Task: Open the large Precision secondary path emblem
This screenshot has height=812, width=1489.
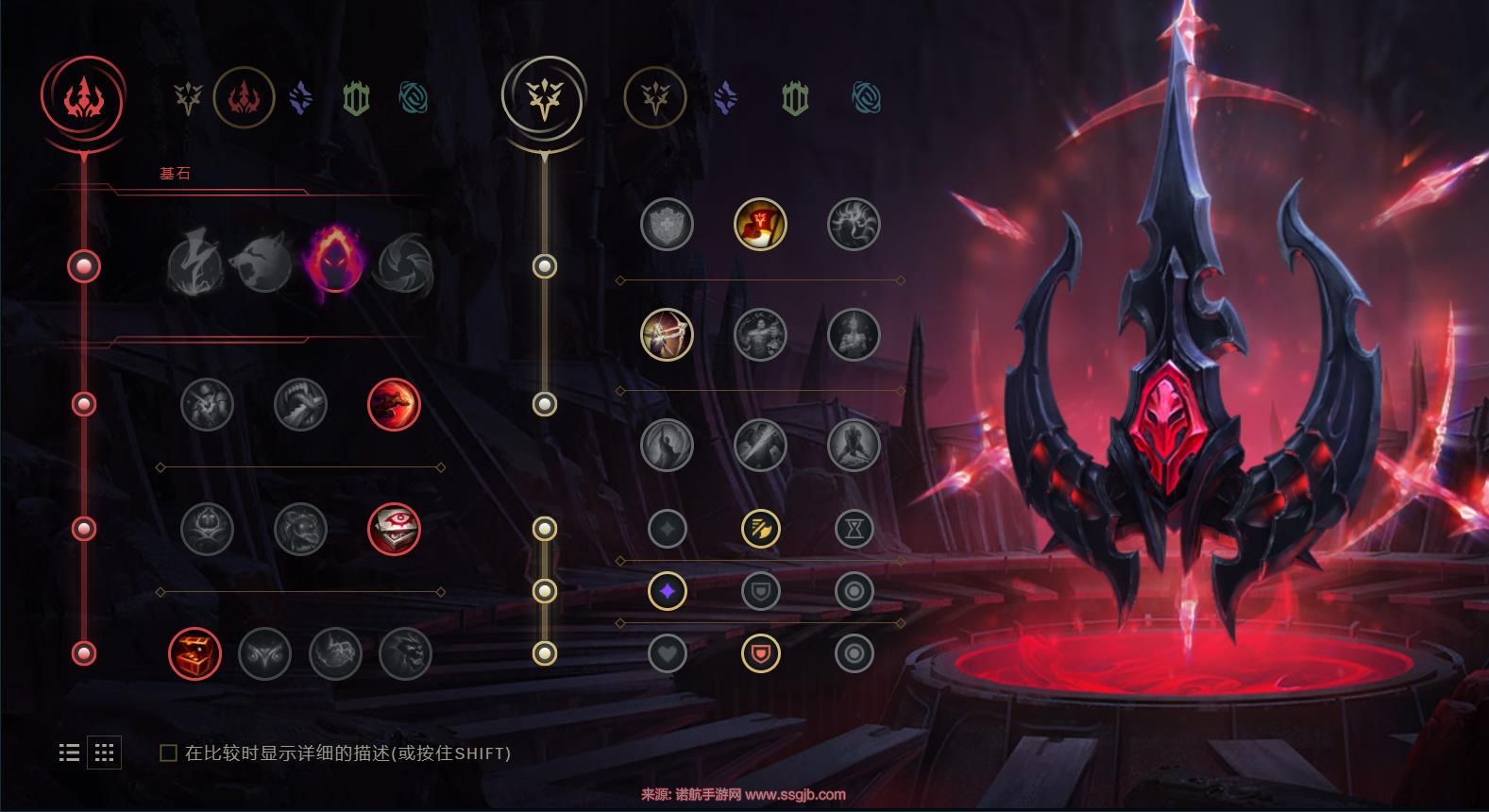Action: (543, 97)
